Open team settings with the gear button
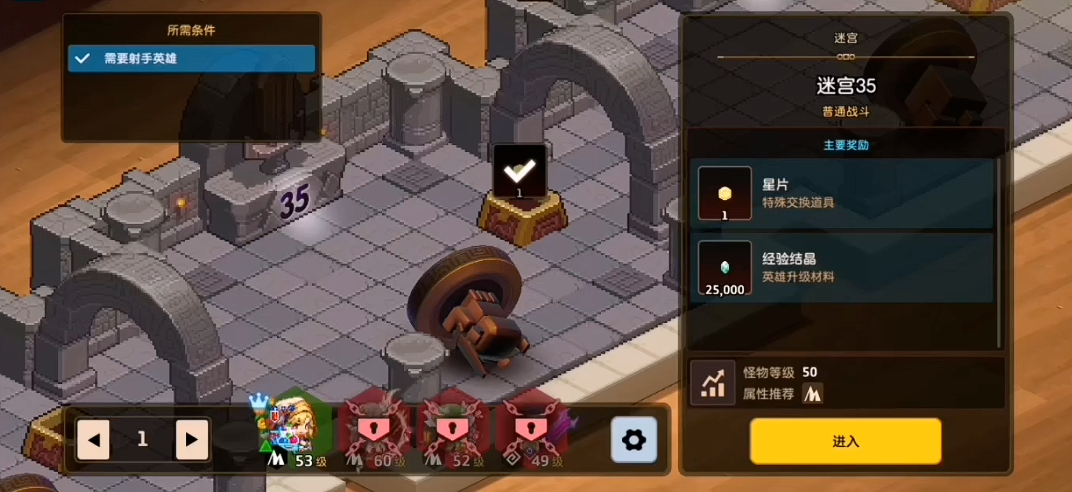 point(634,439)
